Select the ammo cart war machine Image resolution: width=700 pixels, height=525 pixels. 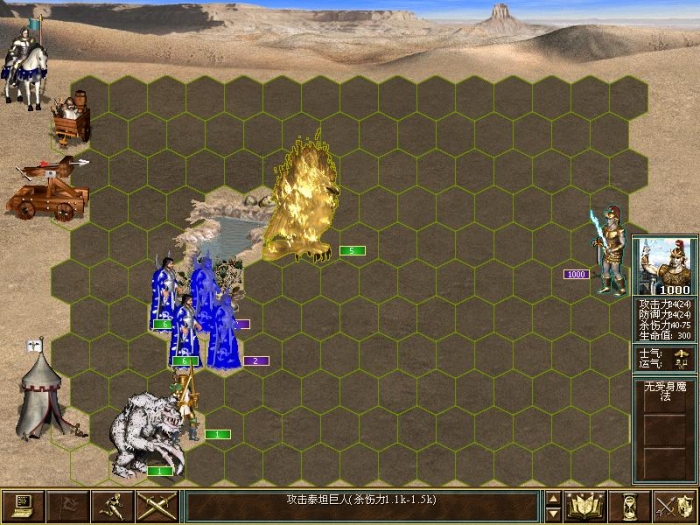click(x=72, y=120)
